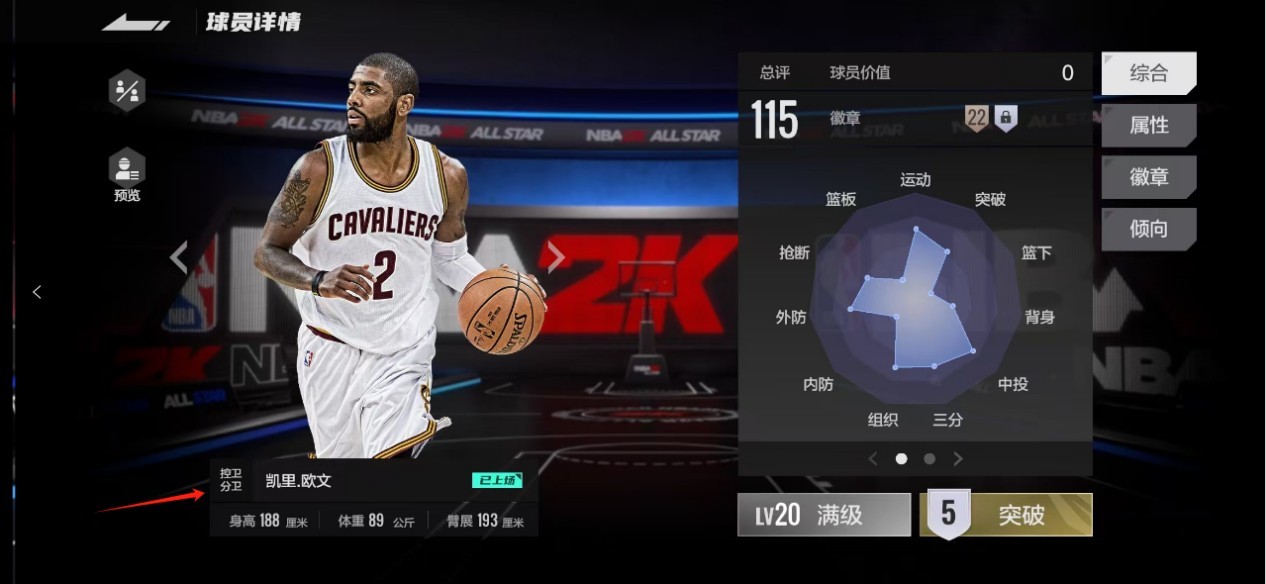The image size is (1266, 584).
Task: Select the 倾向 tendencies tab
Action: (1148, 229)
